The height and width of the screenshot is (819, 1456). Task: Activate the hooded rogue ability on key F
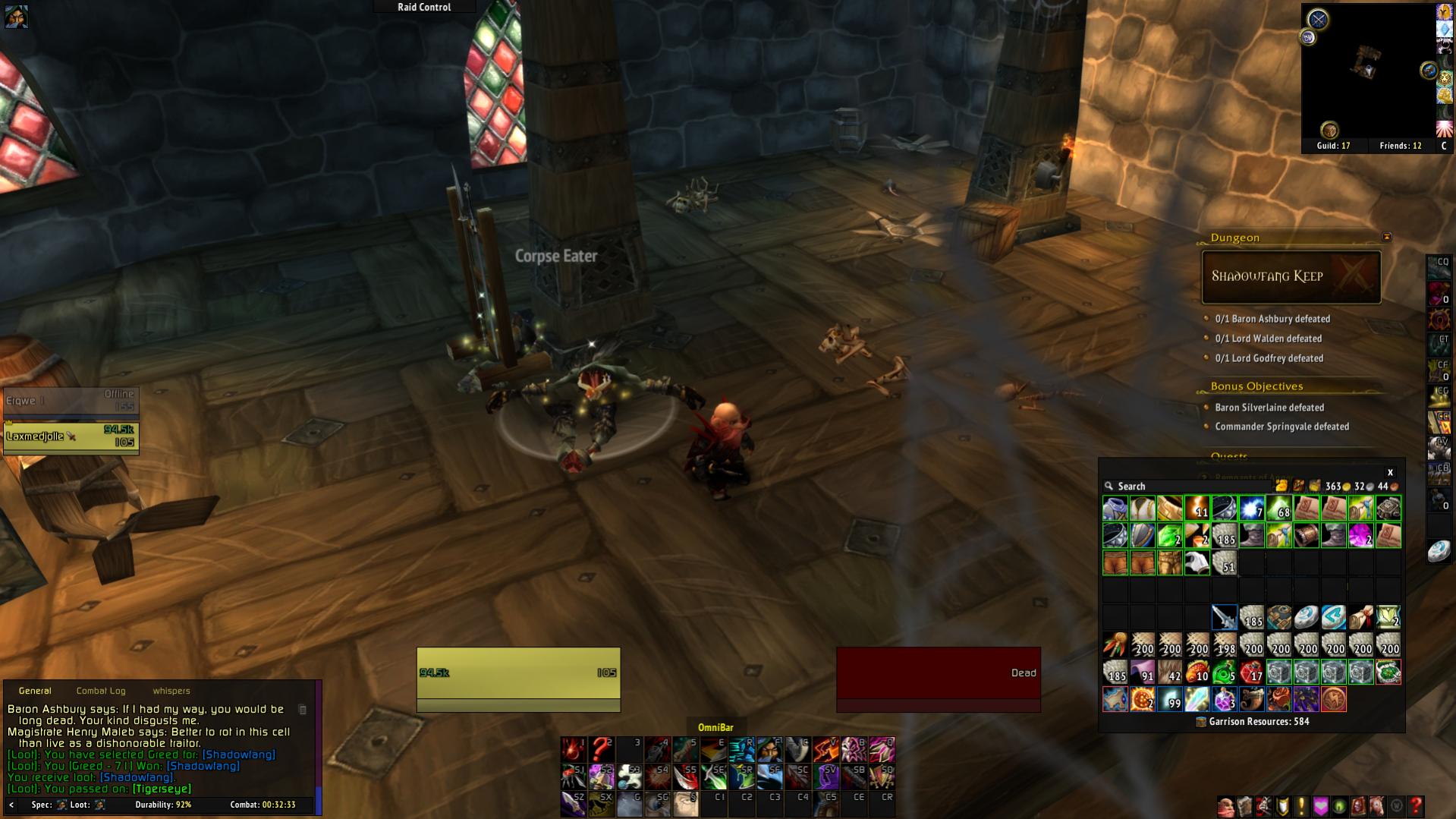769,749
